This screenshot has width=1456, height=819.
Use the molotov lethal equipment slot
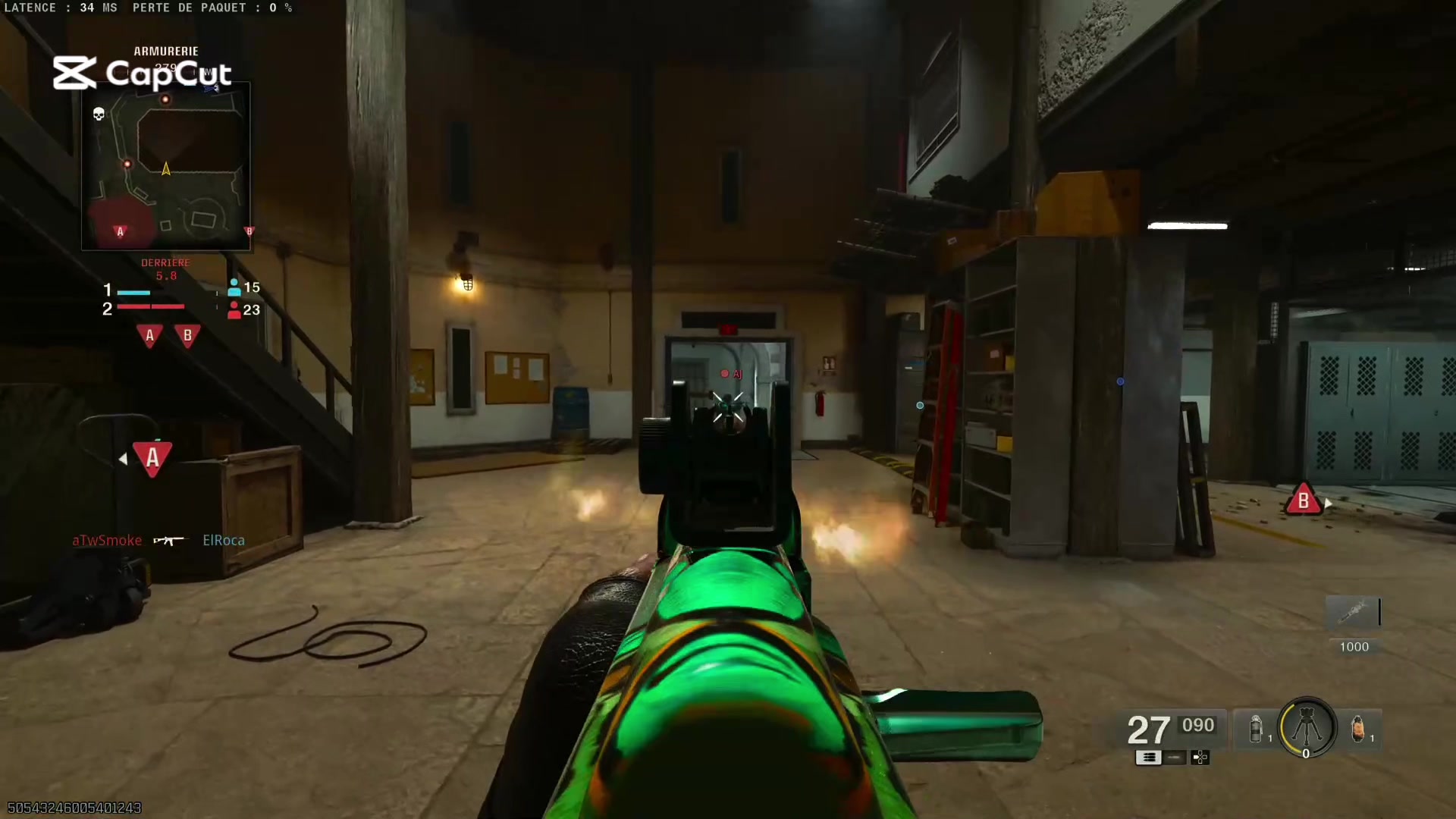tap(1358, 729)
